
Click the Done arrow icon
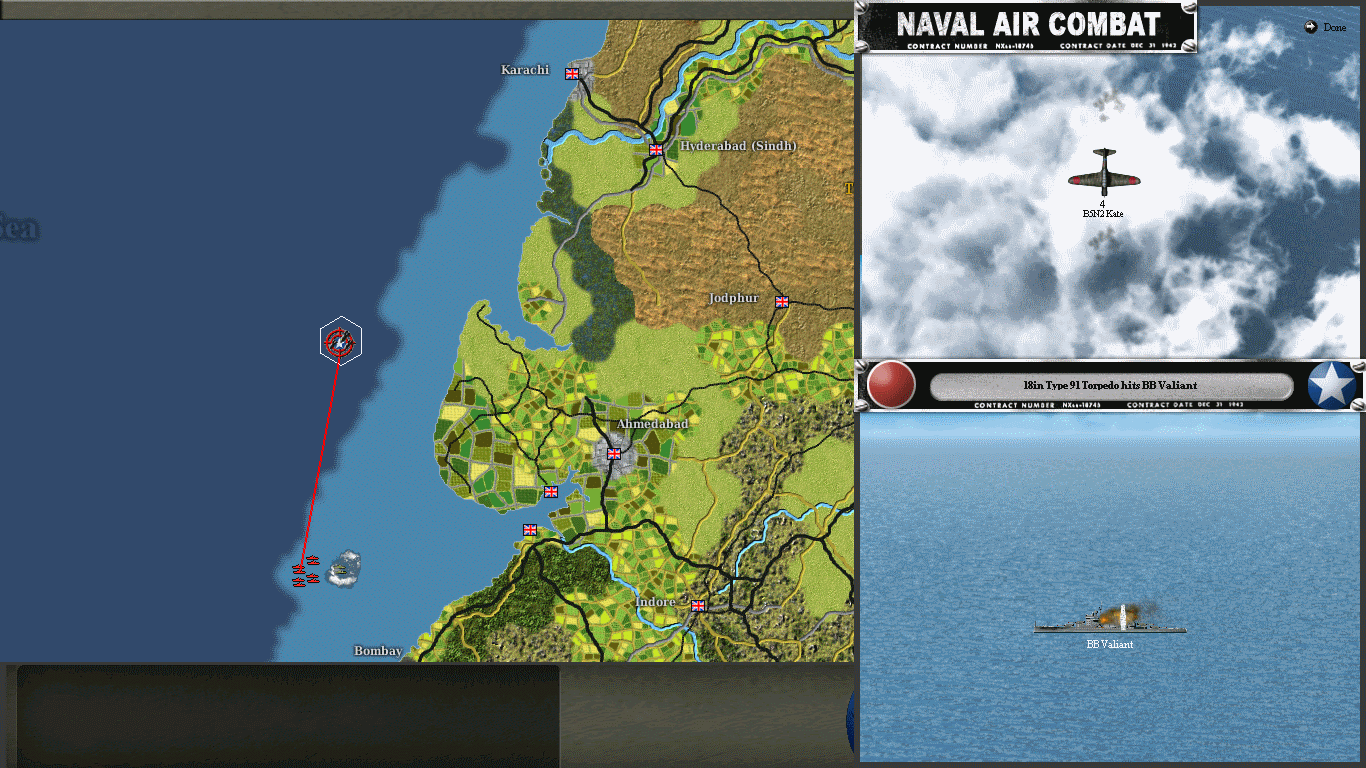(x=1311, y=27)
